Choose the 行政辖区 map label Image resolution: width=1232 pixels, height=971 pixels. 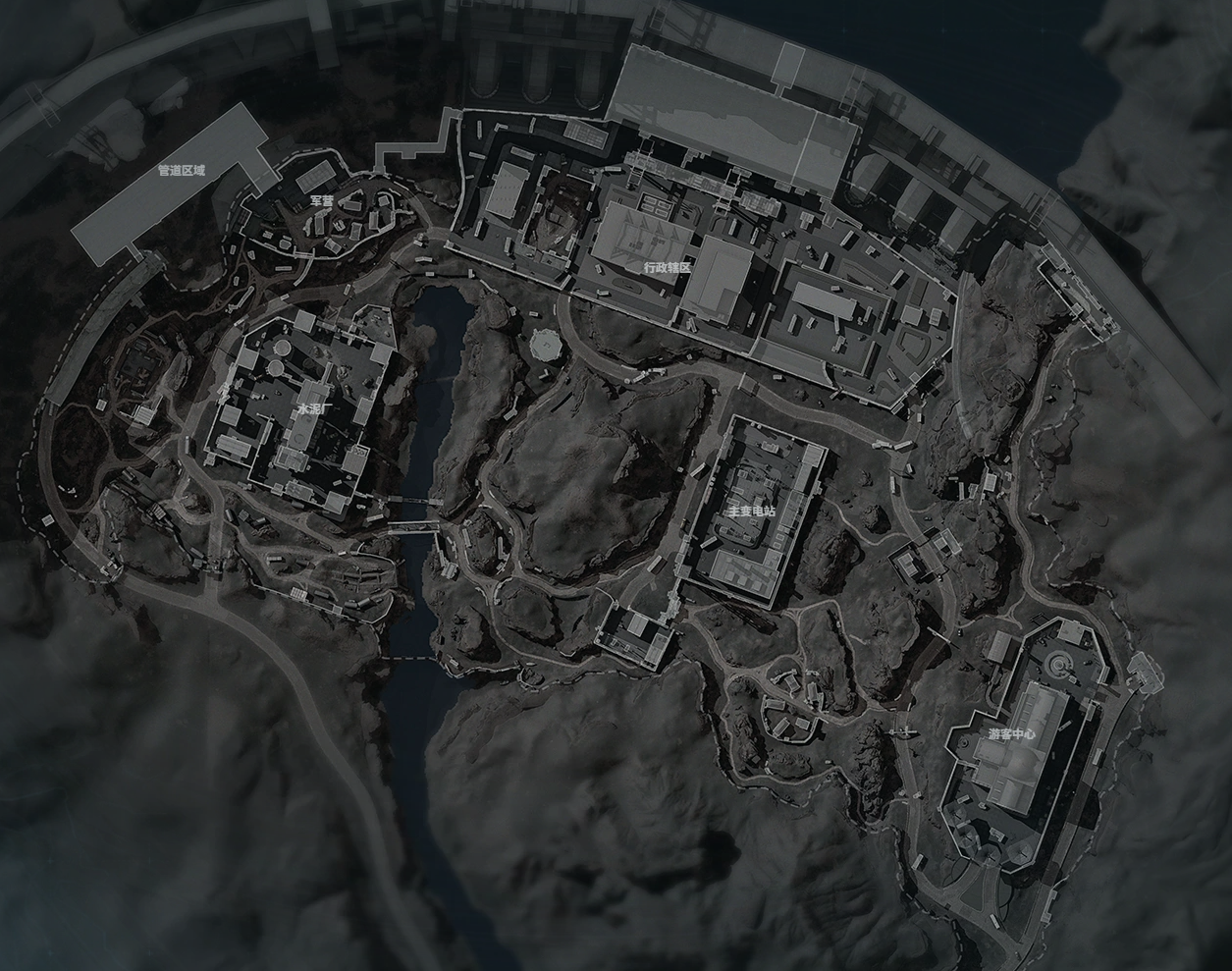point(668,267)
